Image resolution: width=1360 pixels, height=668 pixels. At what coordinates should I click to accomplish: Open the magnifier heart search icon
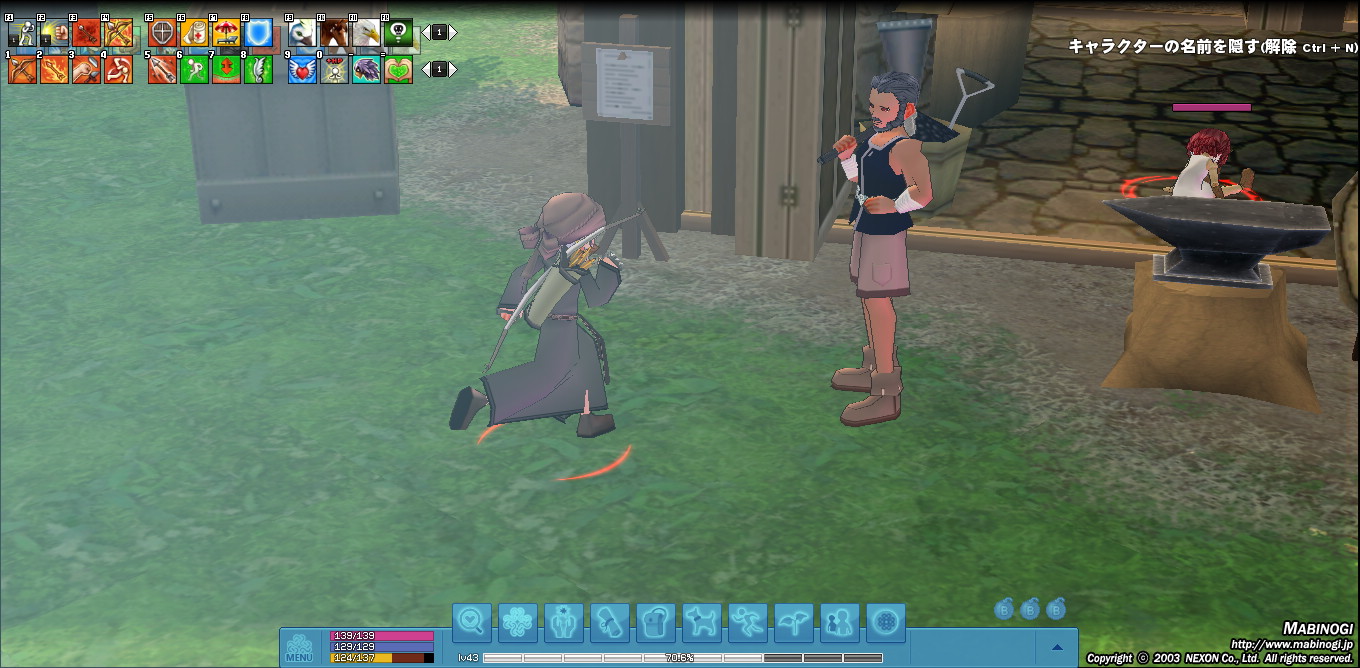click(471, 623)
